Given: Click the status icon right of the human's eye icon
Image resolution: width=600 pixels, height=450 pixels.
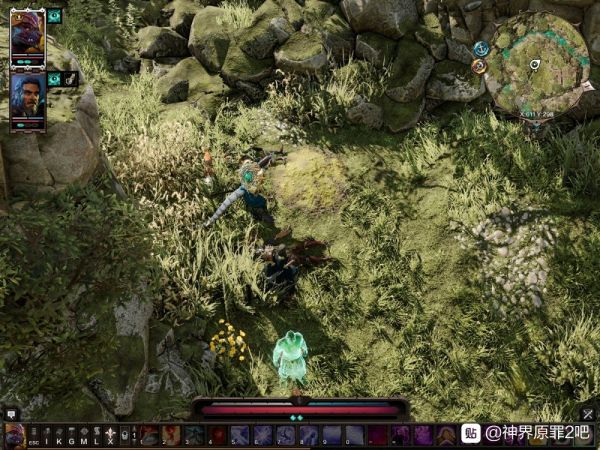Looking at the screenshot, I should pyautogui.click(x=71, y=79).
